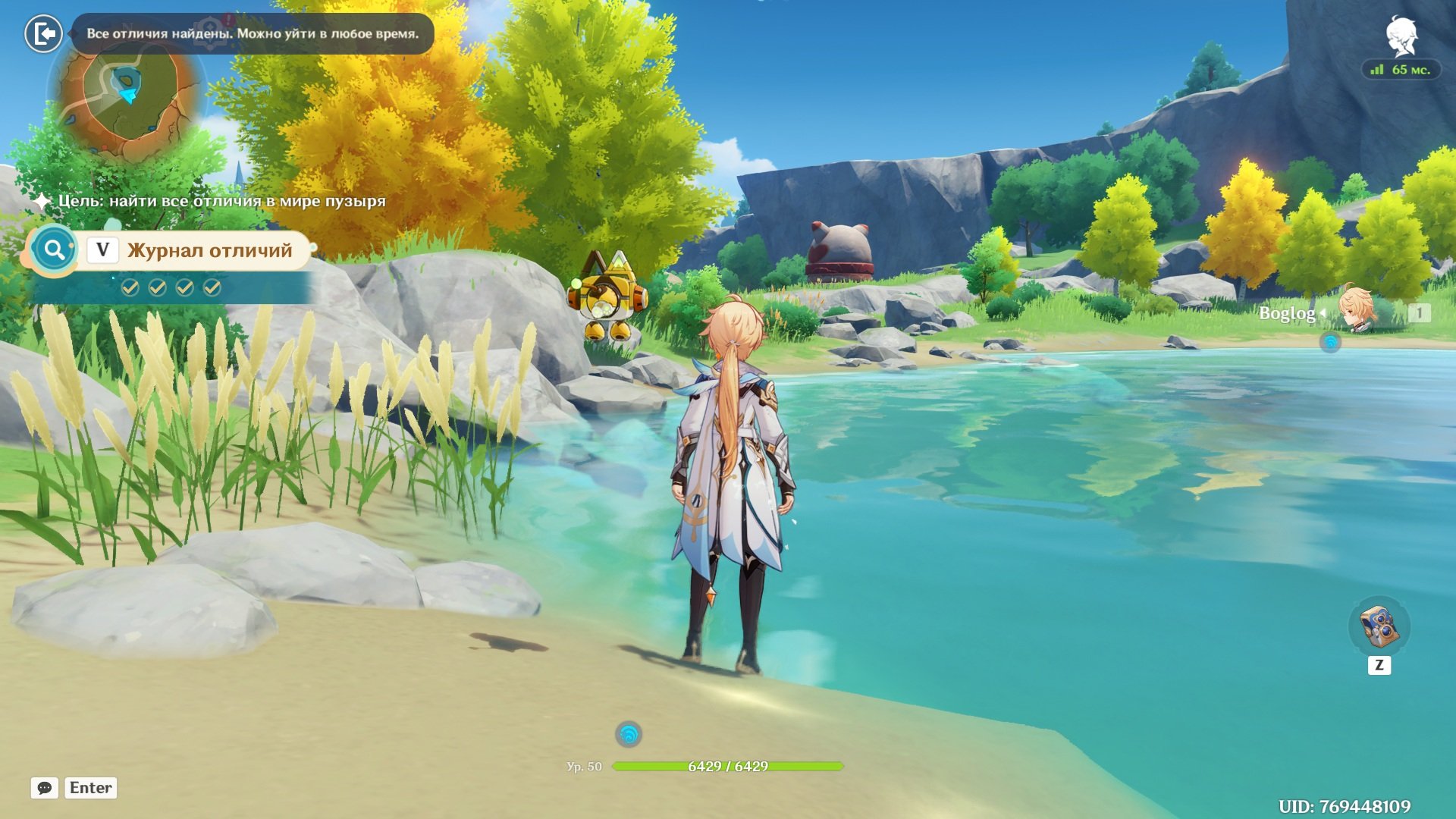The width and height of the screenshot is (1456, 819).
Task: Click the exit door icon button
Action: (43, 33)
